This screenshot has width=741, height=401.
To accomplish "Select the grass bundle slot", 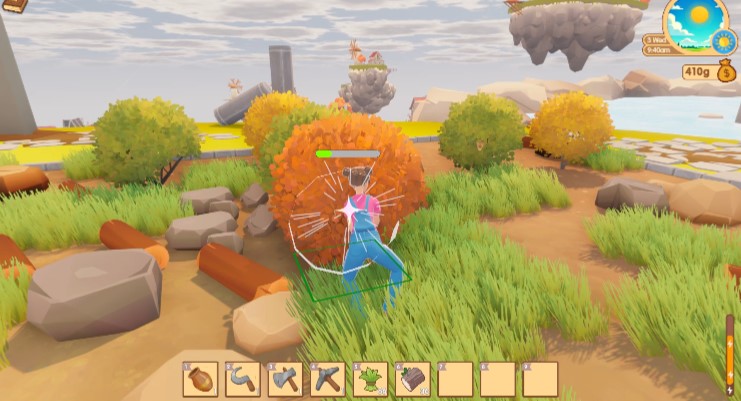I will 370,379.
